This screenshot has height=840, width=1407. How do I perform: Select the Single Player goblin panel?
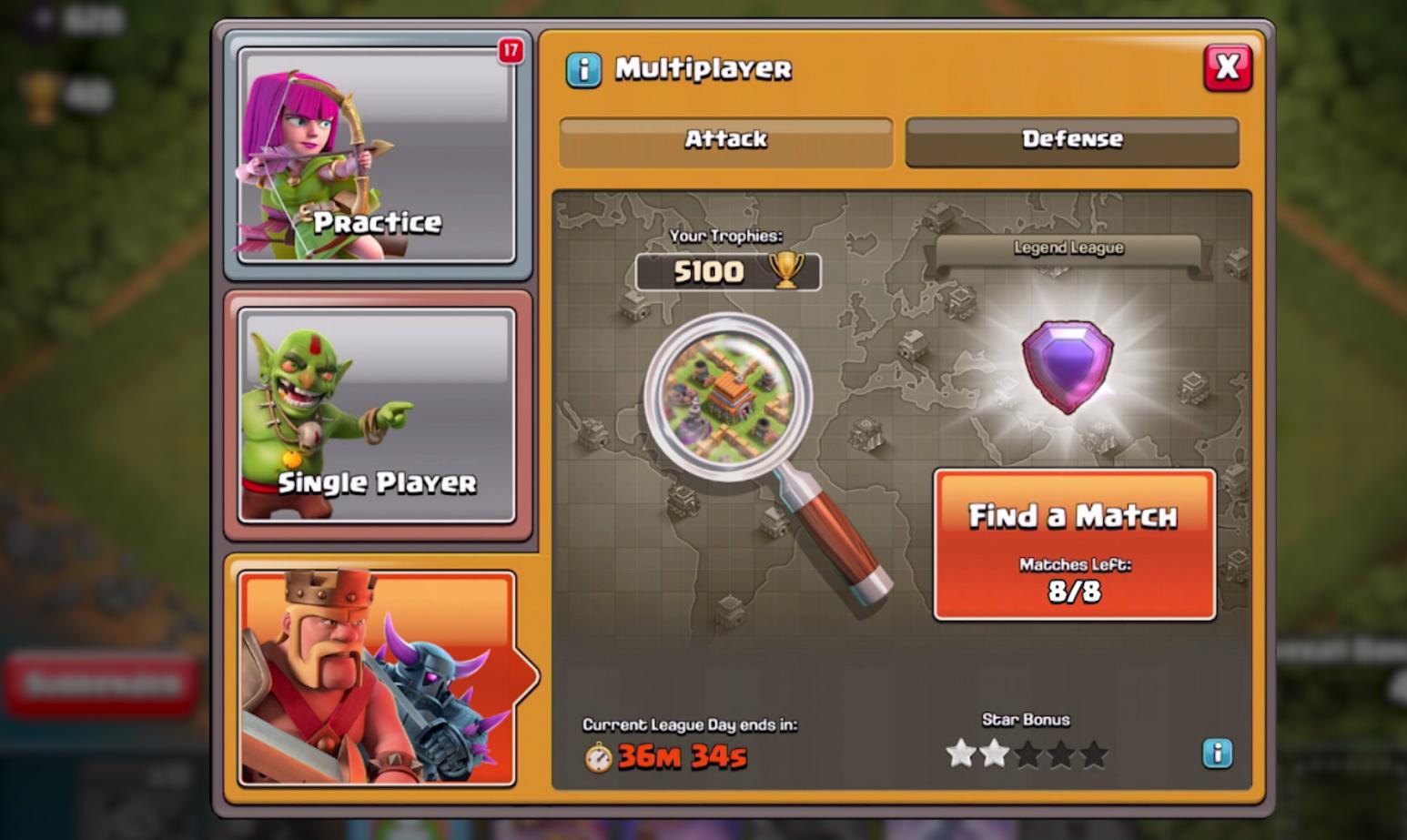[x=377, y=416]
